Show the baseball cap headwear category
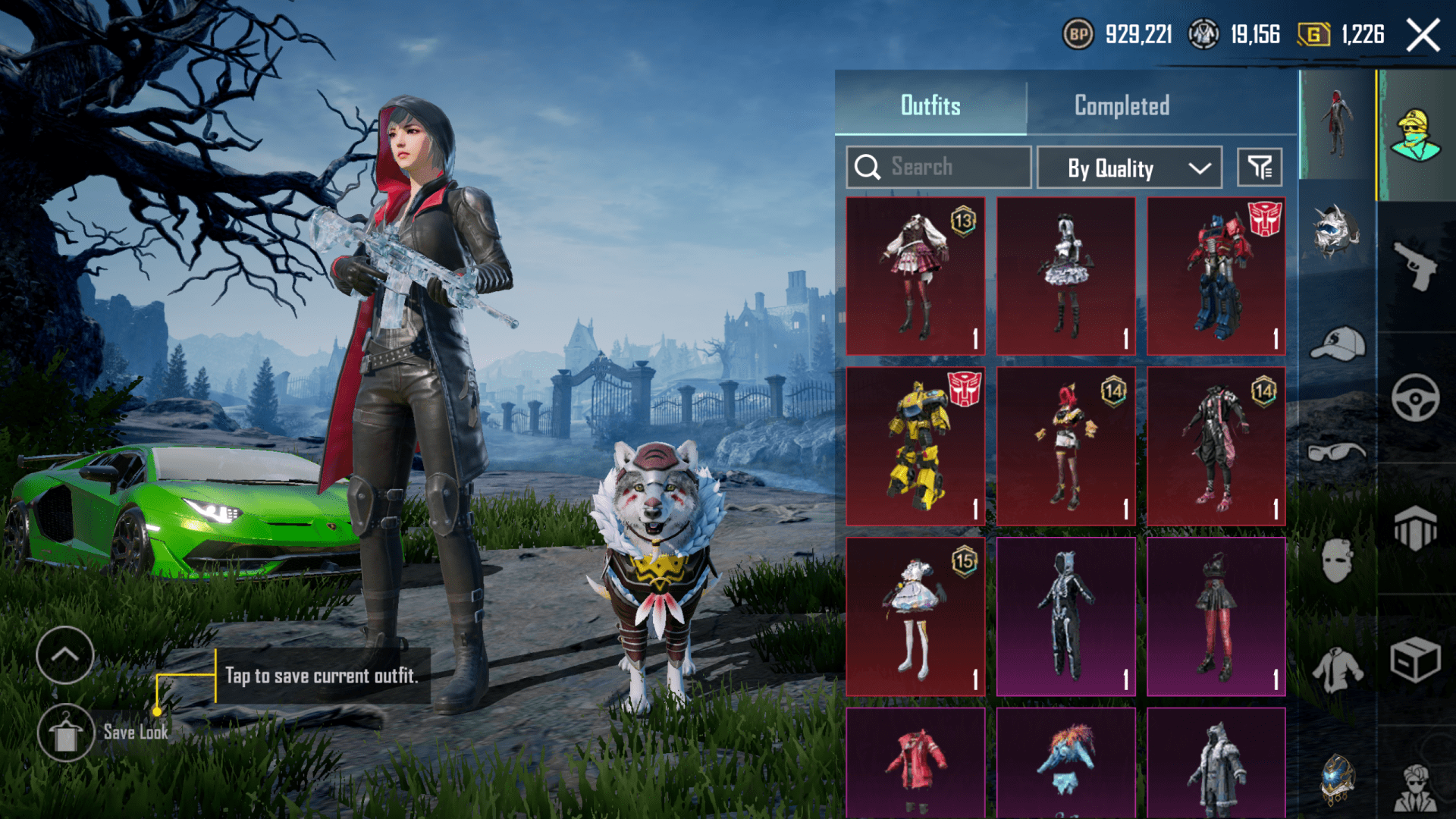 [1337, 344]
